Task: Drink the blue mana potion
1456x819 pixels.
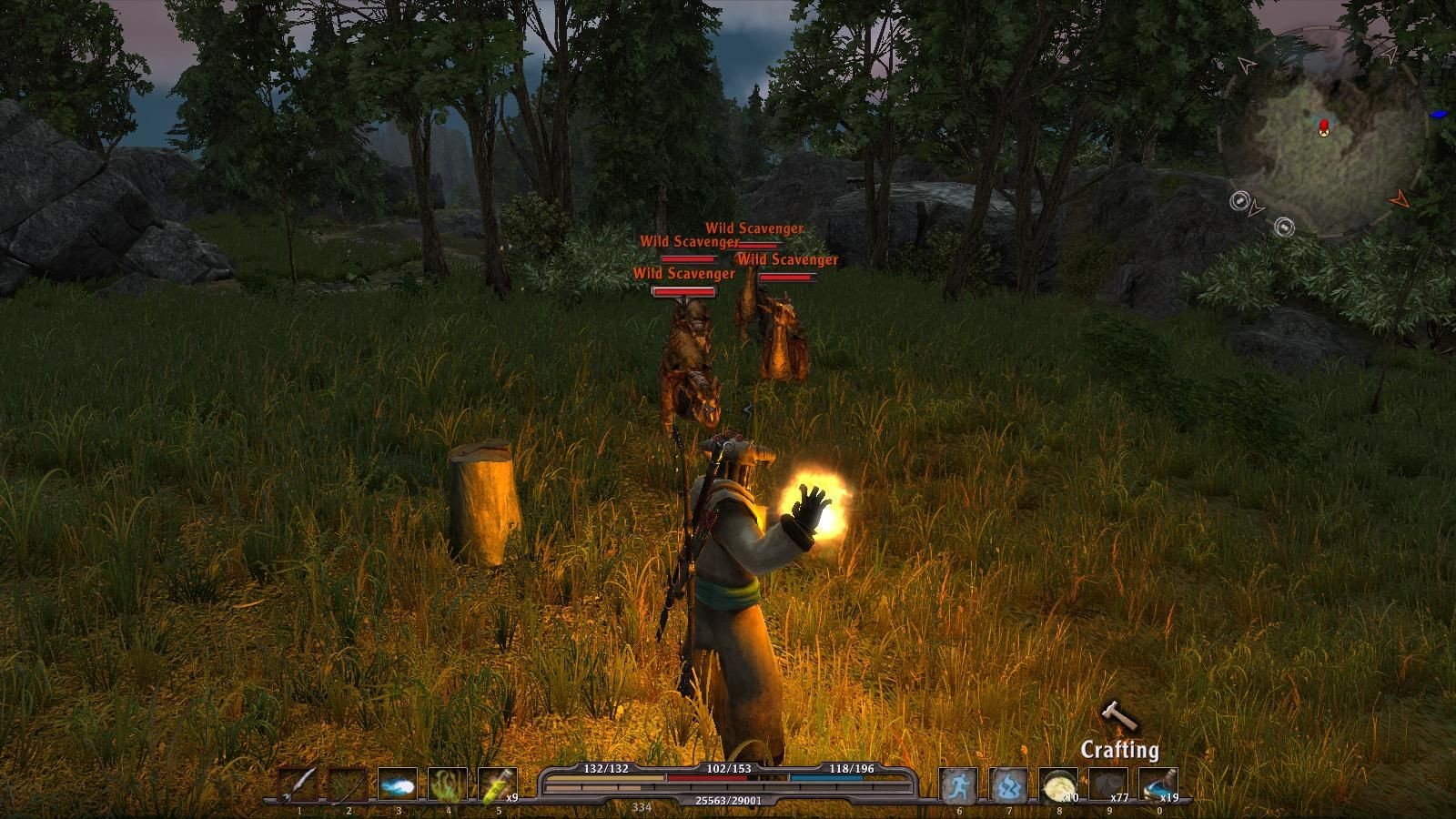Action: [1158, 784]
